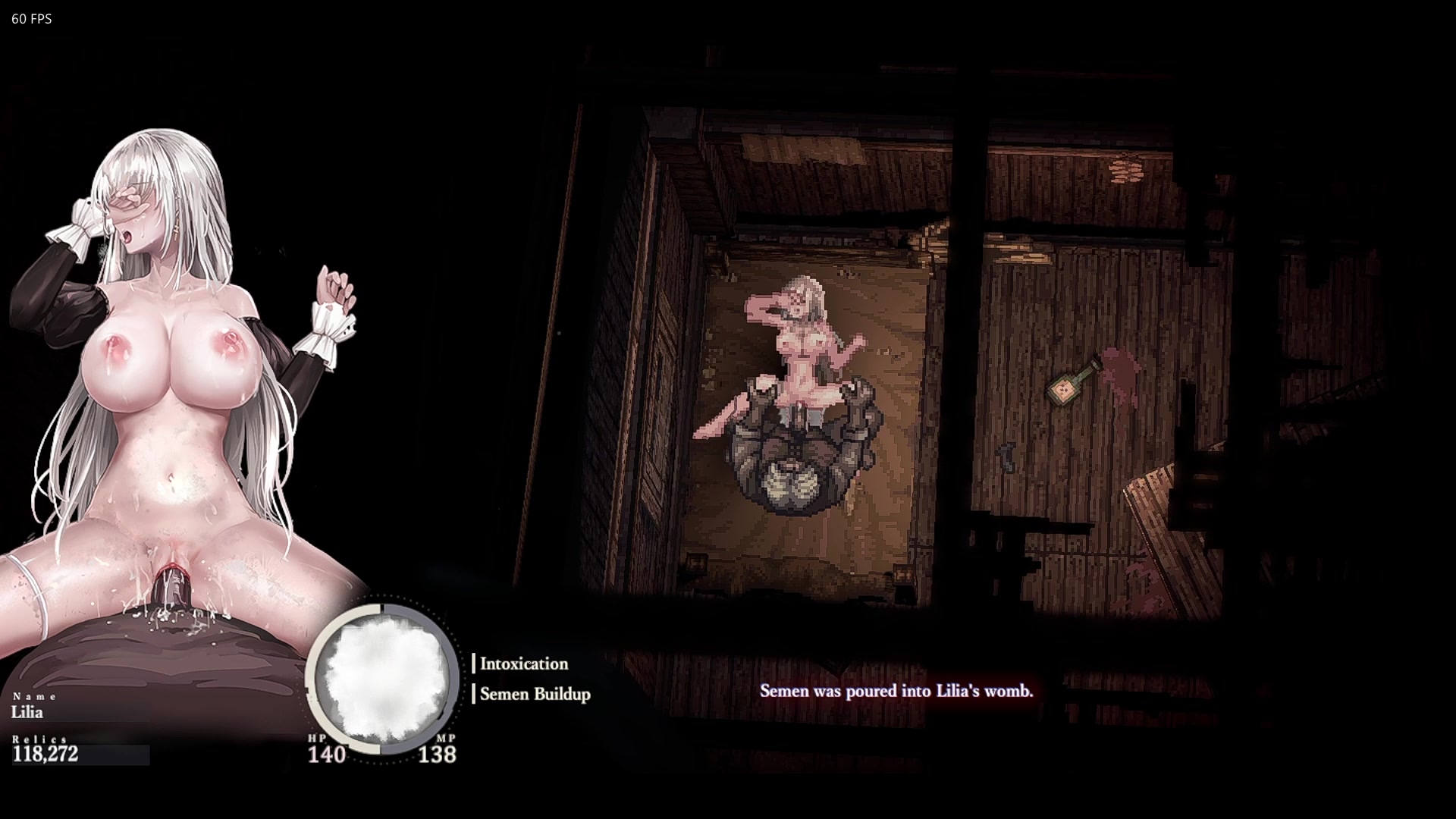This screenshot has width=1456, height=819.
Task: Select the Intoxication status effect entry
Action: 523,664
